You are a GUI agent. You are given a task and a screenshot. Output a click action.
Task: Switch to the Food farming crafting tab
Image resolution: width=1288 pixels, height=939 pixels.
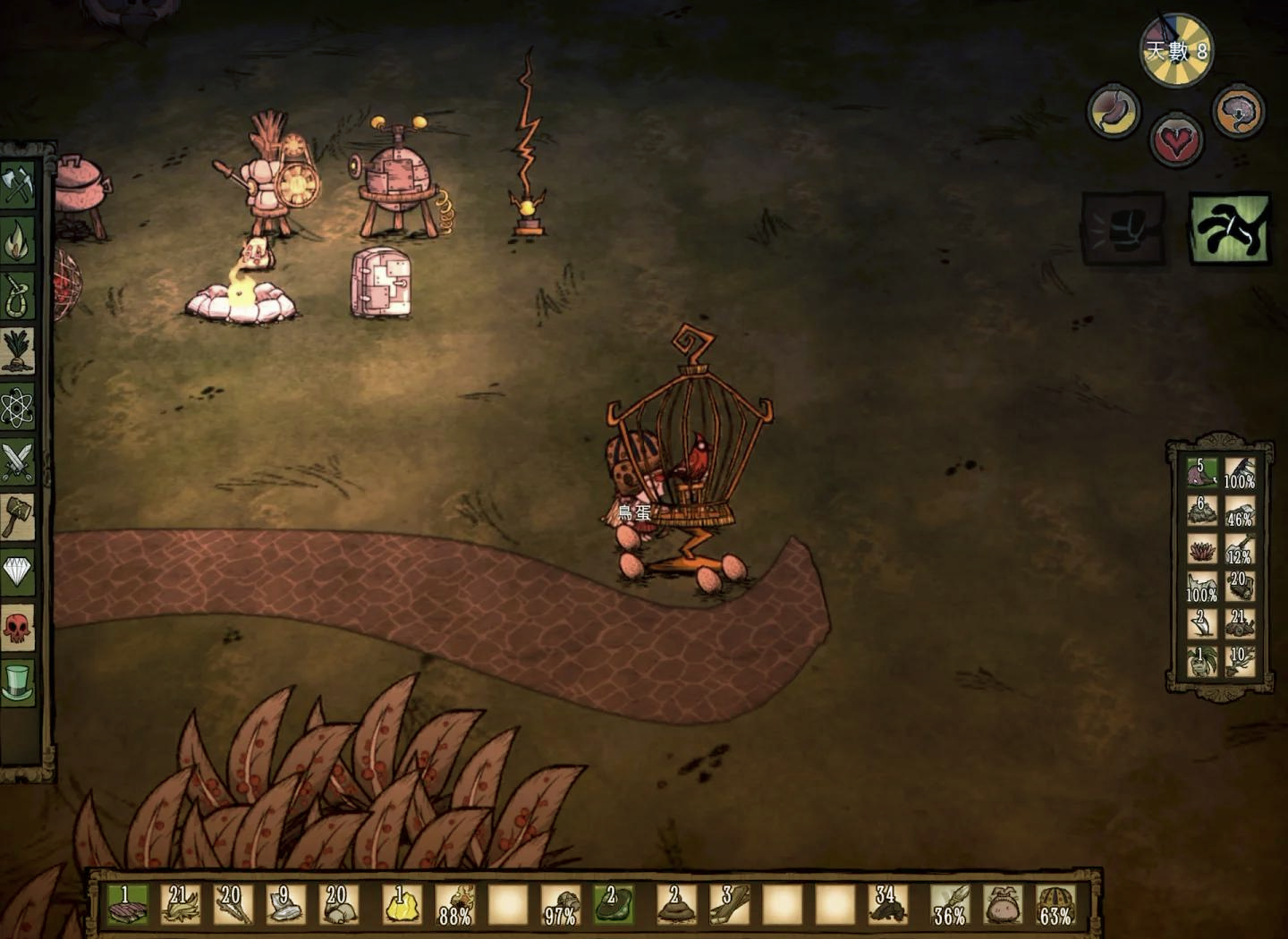click(18, 351)
